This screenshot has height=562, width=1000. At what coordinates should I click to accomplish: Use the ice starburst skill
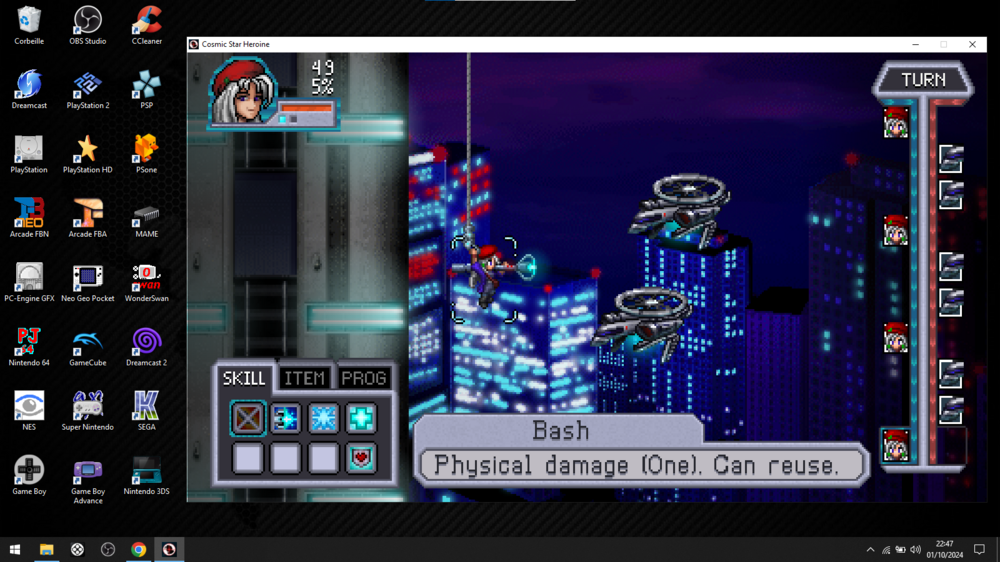tap(323, 418)
